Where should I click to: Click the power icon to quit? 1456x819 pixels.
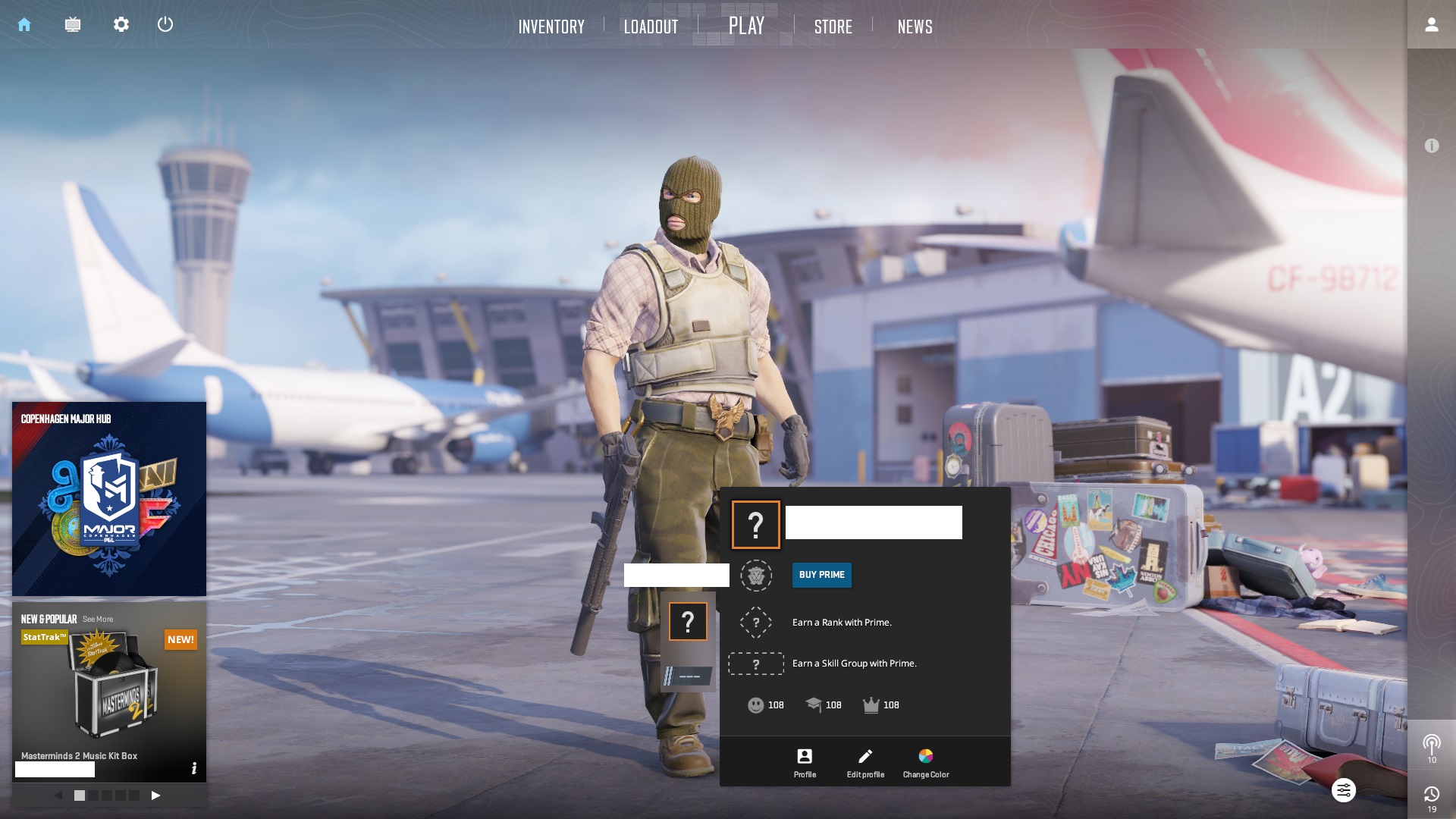click(165, 24)
